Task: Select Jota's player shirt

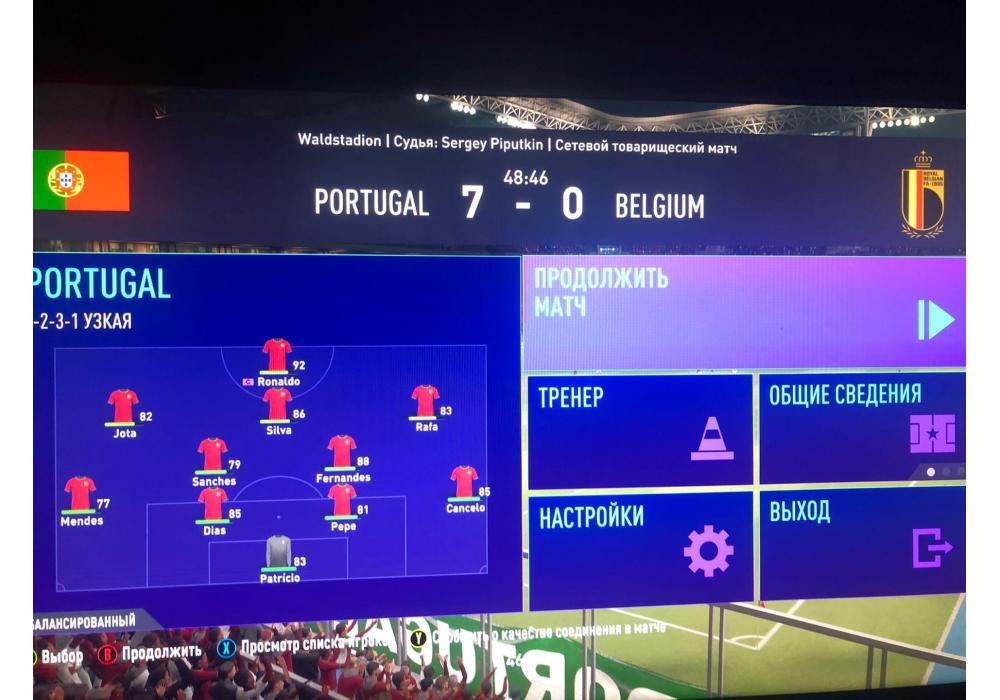Action: point(123,407)
